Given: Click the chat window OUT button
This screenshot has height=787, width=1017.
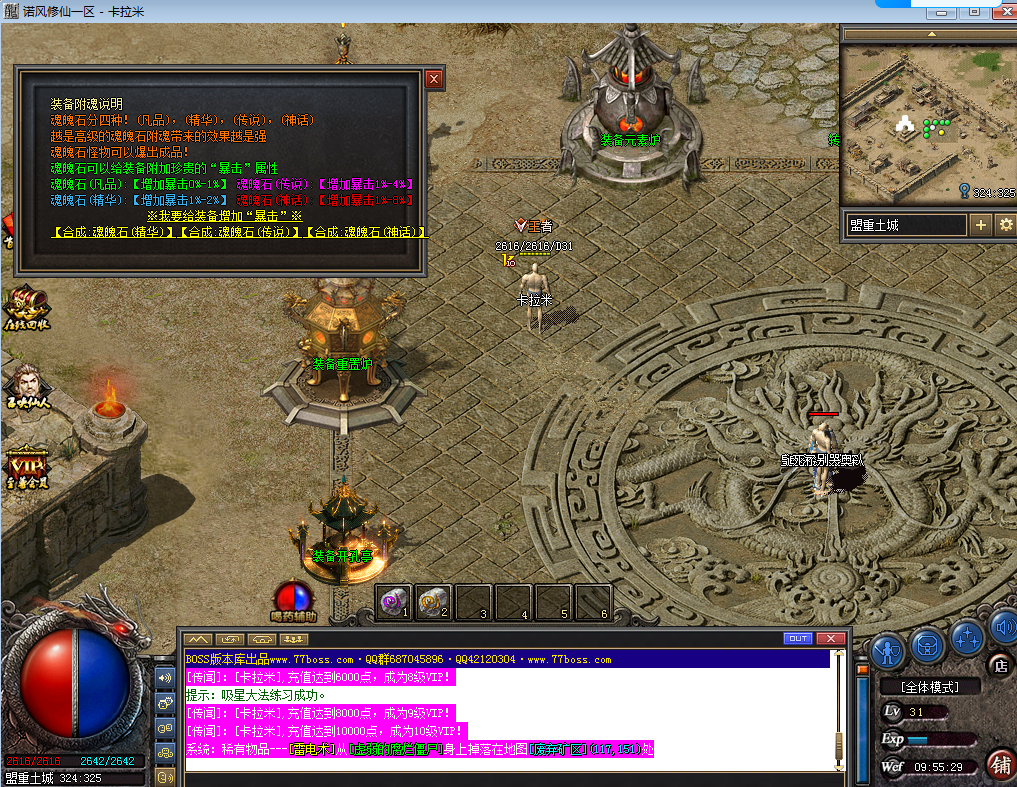Looking at the screenshot, I should point(797,638).
